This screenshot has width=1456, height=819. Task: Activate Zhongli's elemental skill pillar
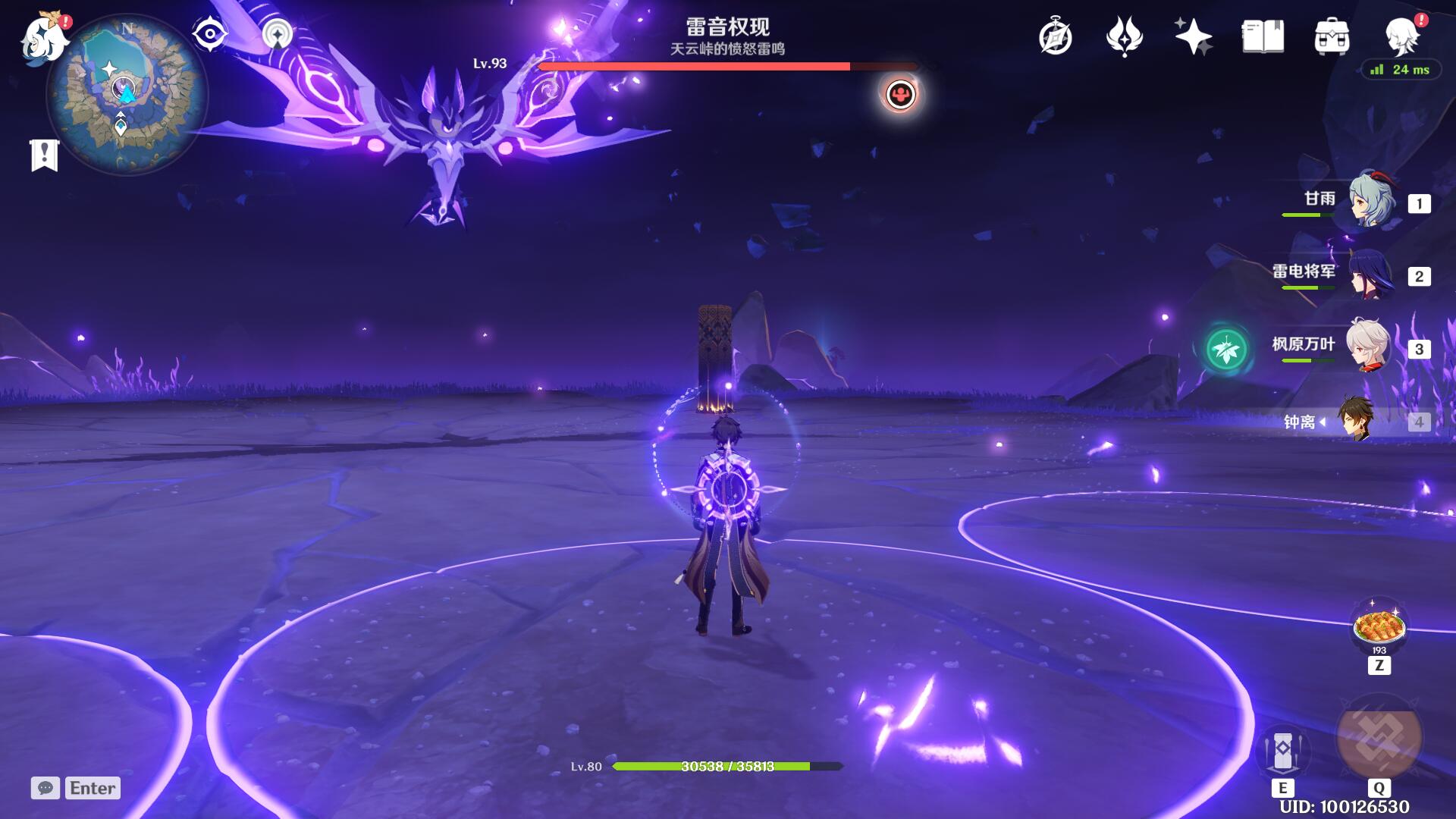pos(1282,750)
